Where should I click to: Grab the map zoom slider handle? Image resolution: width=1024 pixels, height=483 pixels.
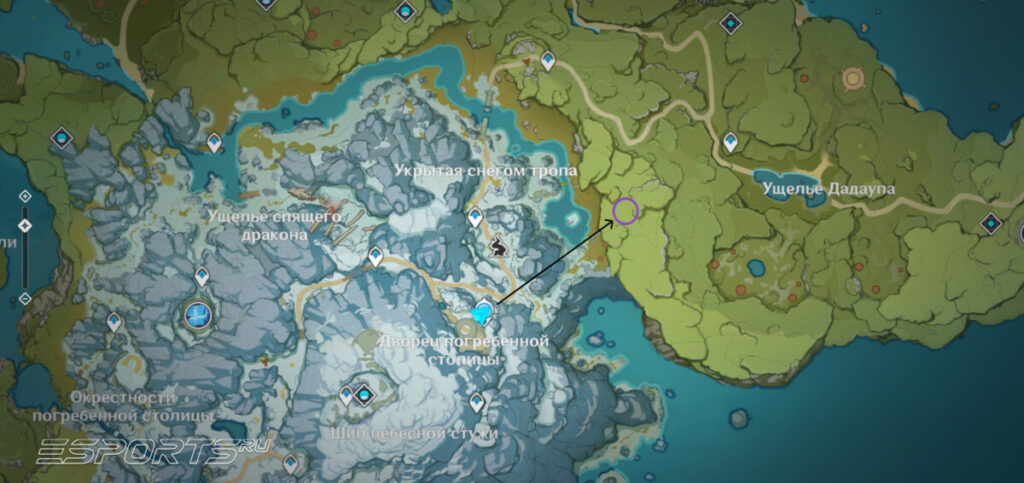click(25, 226)
